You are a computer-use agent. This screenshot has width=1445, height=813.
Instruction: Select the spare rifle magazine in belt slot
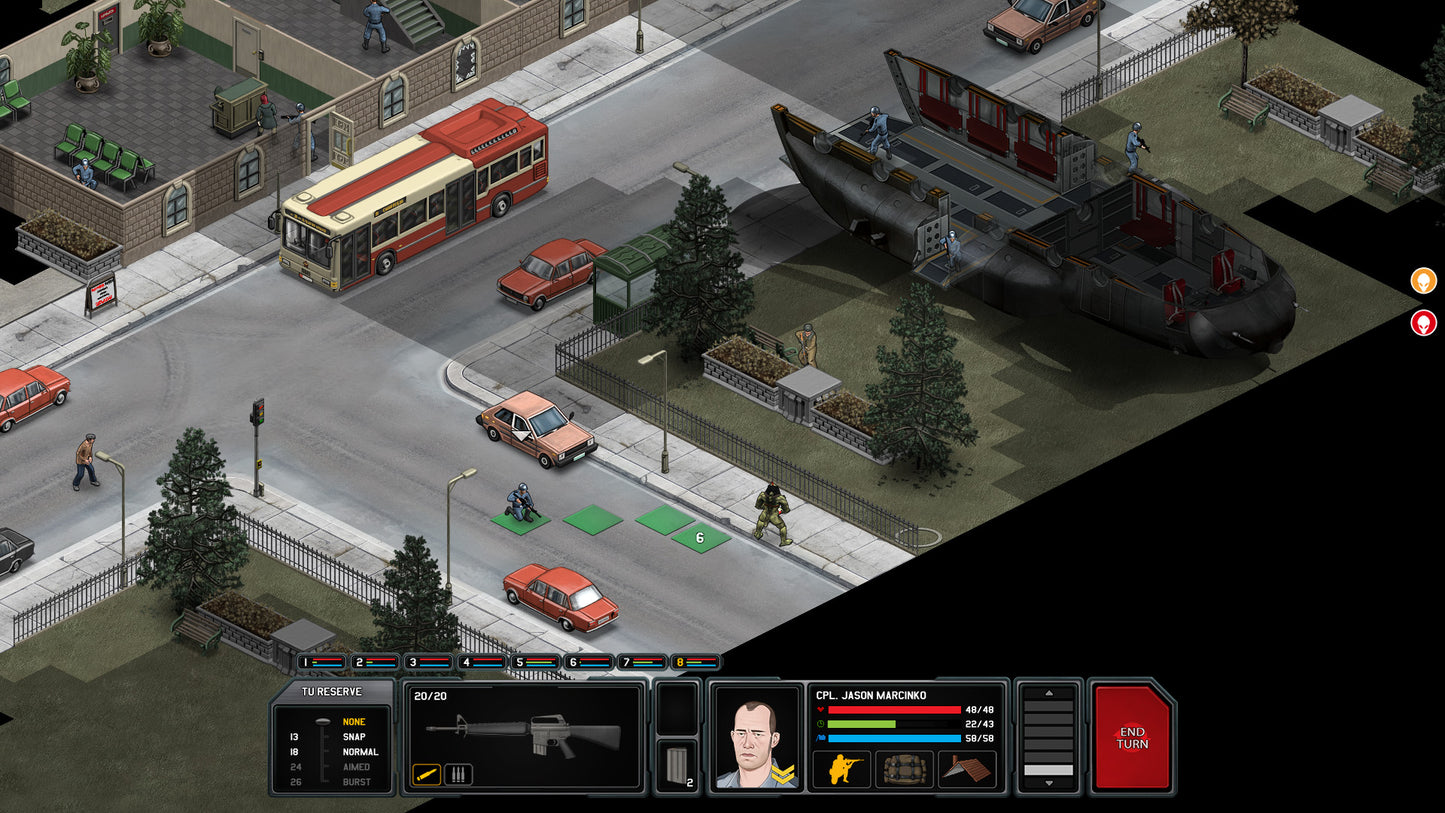[678, 766]
